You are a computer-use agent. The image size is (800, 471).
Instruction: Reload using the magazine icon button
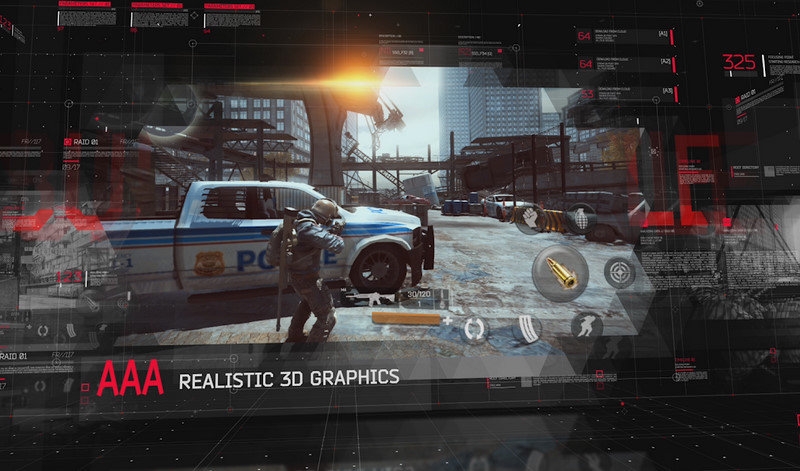coord(526,329)
